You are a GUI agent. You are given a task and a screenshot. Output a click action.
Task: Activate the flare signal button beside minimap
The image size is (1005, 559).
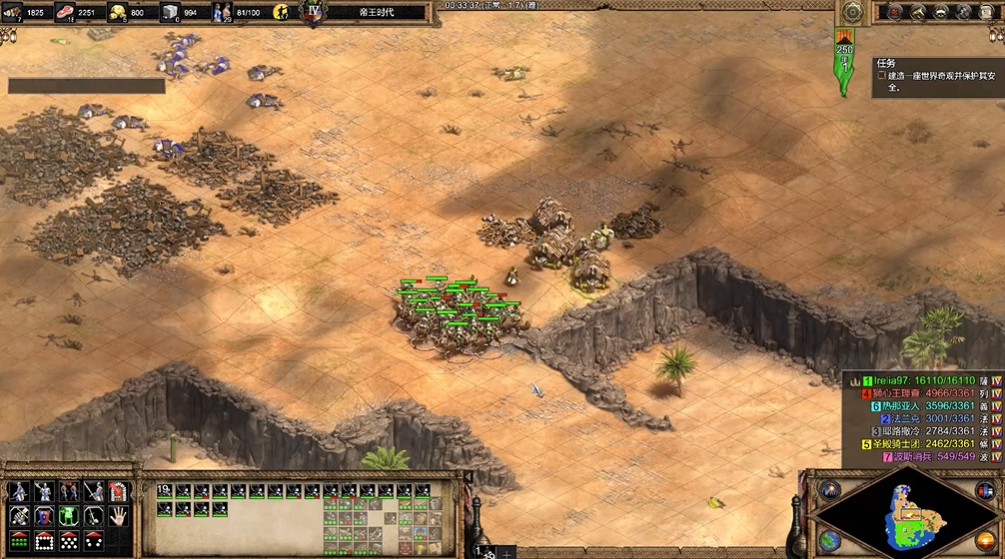click(x=829, y=490)
